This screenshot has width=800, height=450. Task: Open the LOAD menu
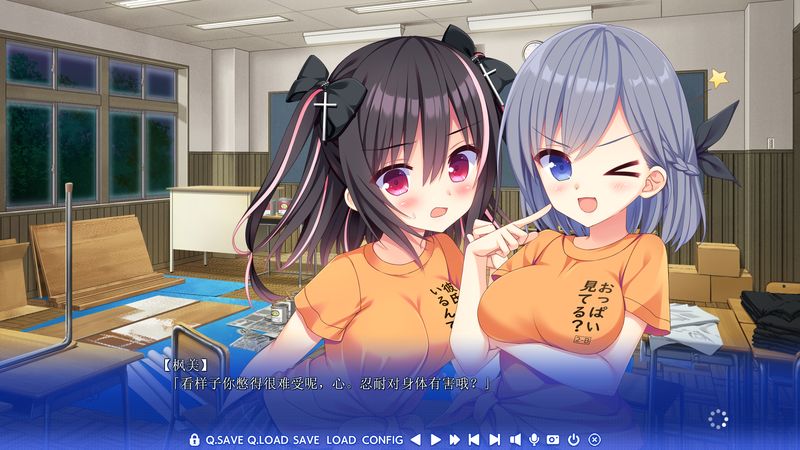click(x=341, y=439)
